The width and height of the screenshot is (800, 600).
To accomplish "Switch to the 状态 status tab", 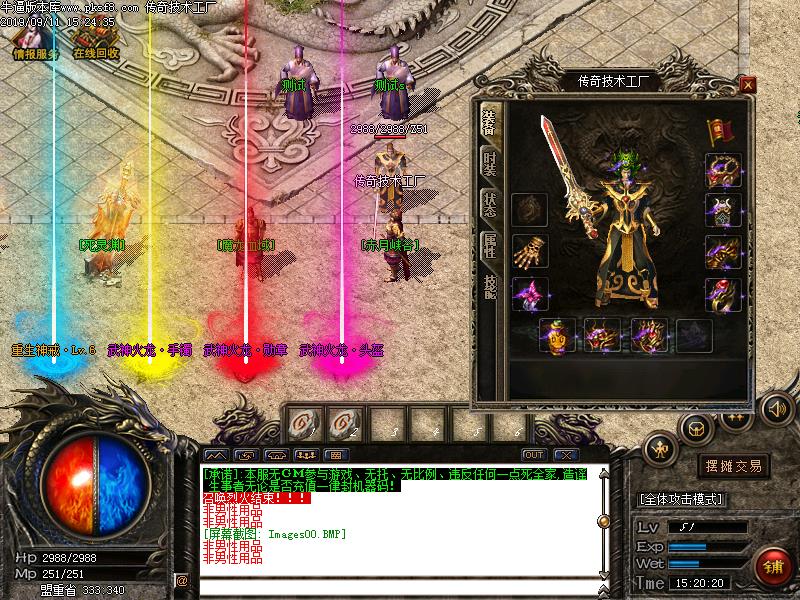I will [x=489, y=202].
